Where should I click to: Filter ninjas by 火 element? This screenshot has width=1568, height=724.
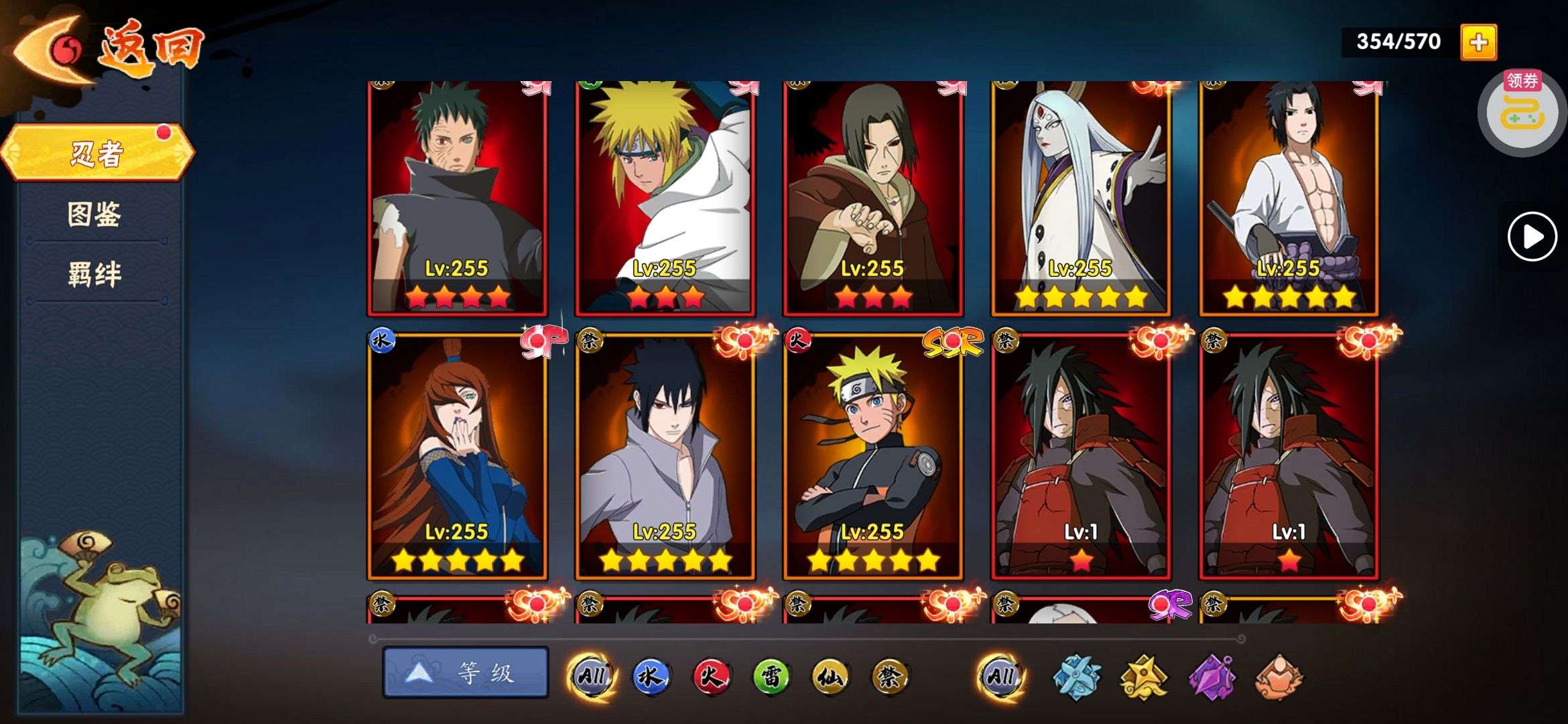(710, 676)
